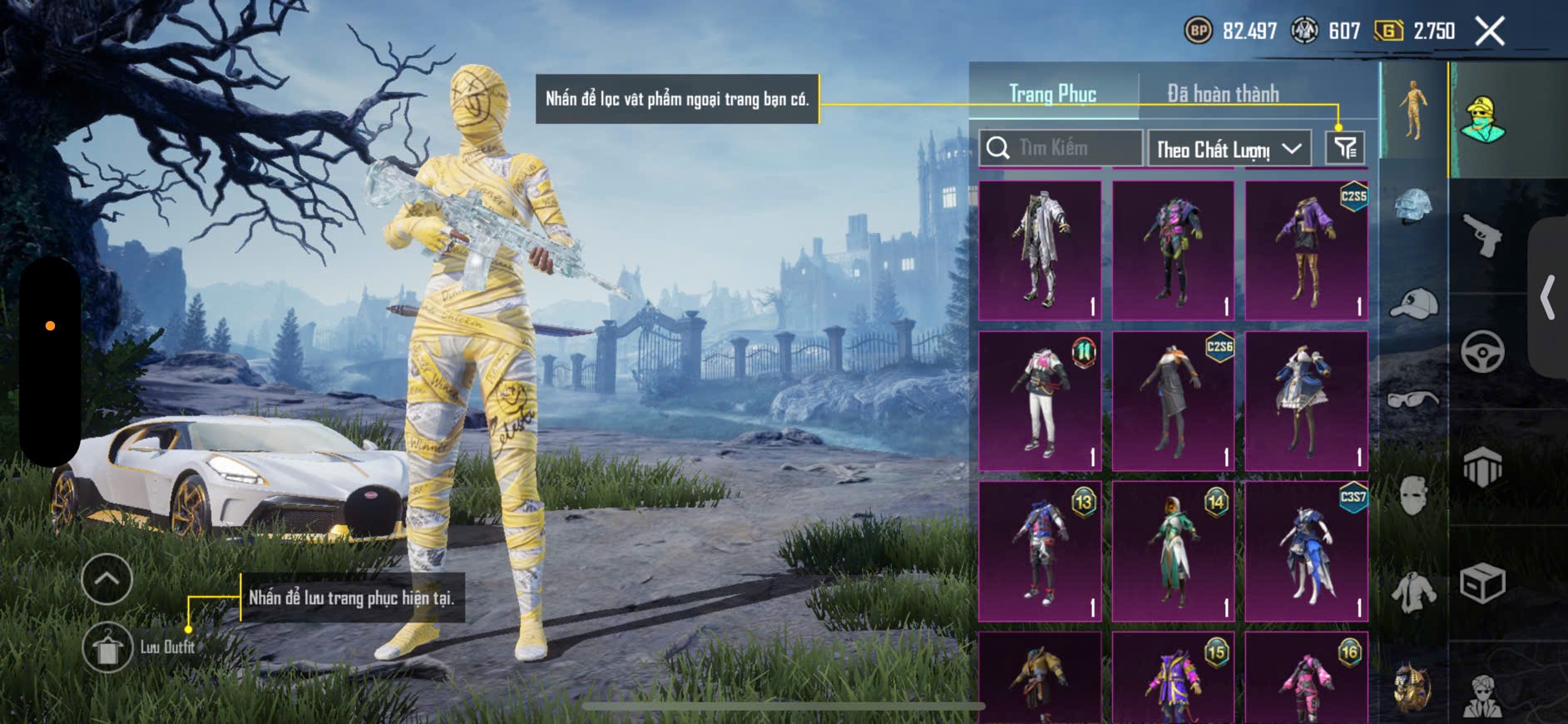Image resolution: width=1568 pixels, height=724 pixels.
Task: Open the glasses category
Action: click(1413, 400)
